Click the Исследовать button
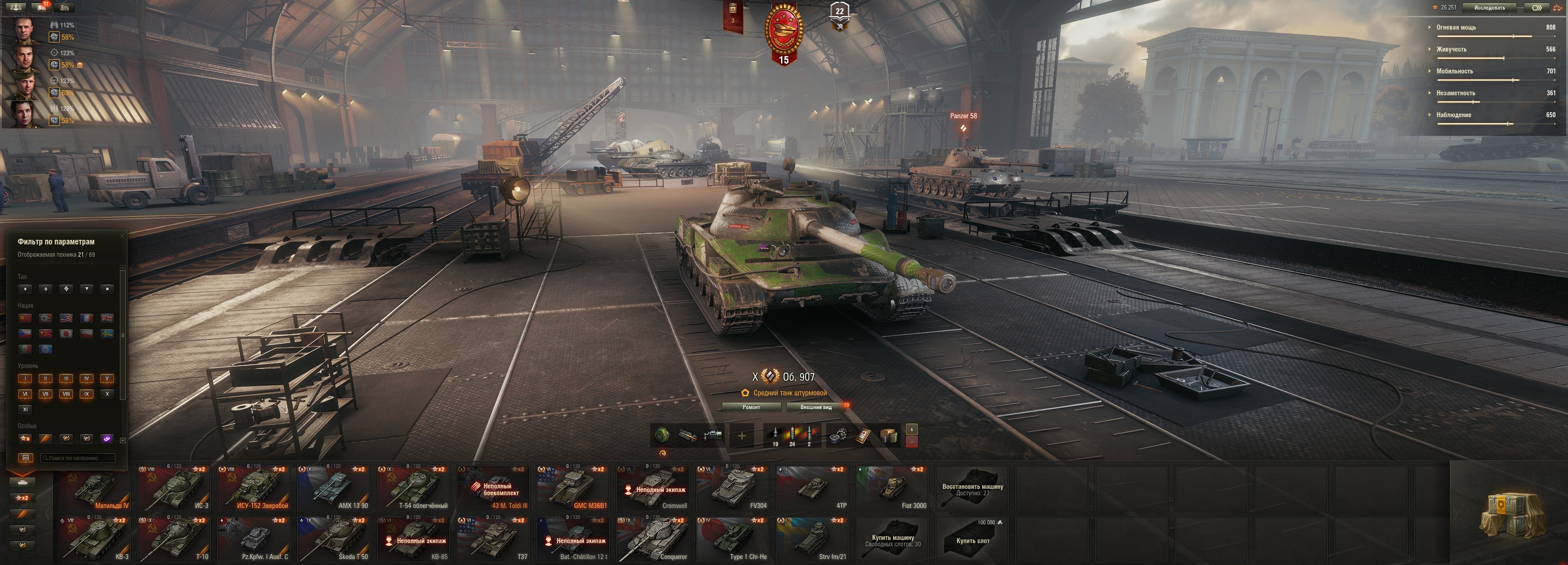The height and width of the screenshot is (565, 1568). click(1489, 8)
